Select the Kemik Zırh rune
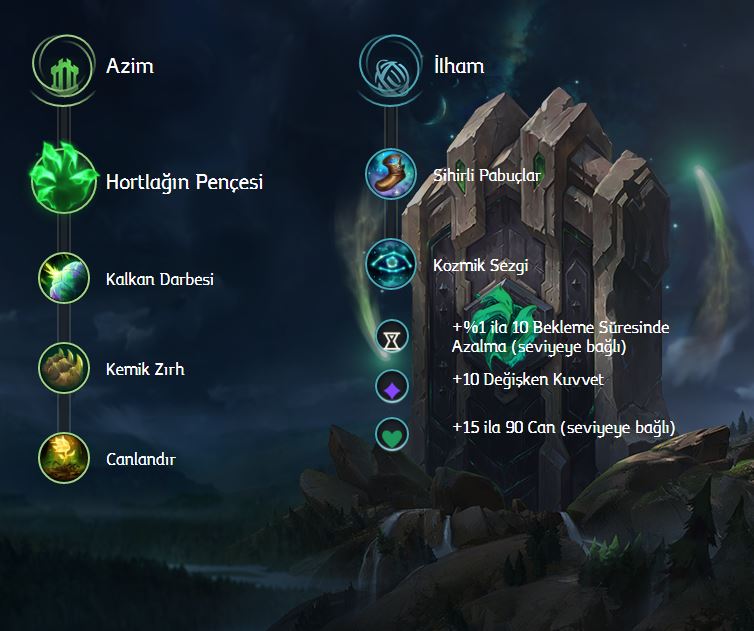The height and width of the screenshot is (631, 754). tap(65, 368)
